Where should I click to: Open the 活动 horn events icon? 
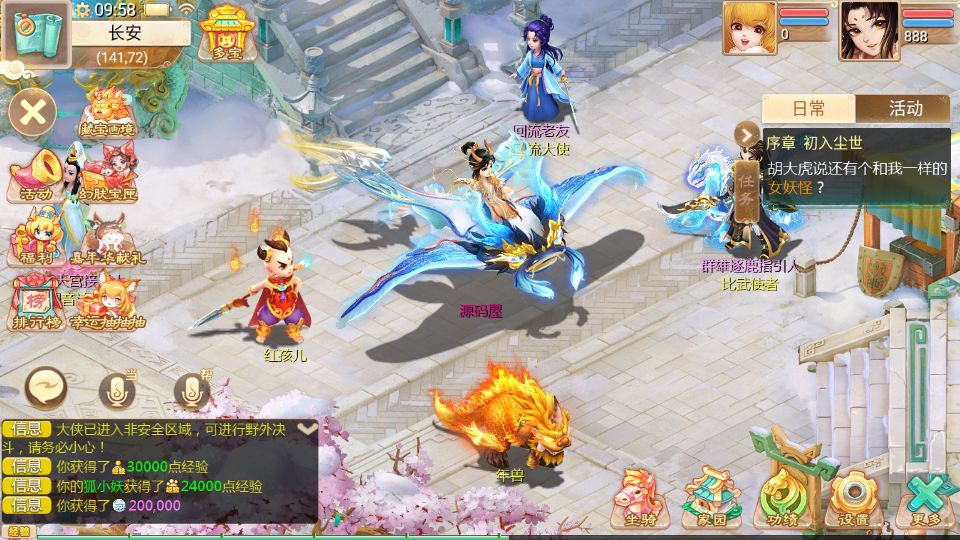click(x=36, y=176)
